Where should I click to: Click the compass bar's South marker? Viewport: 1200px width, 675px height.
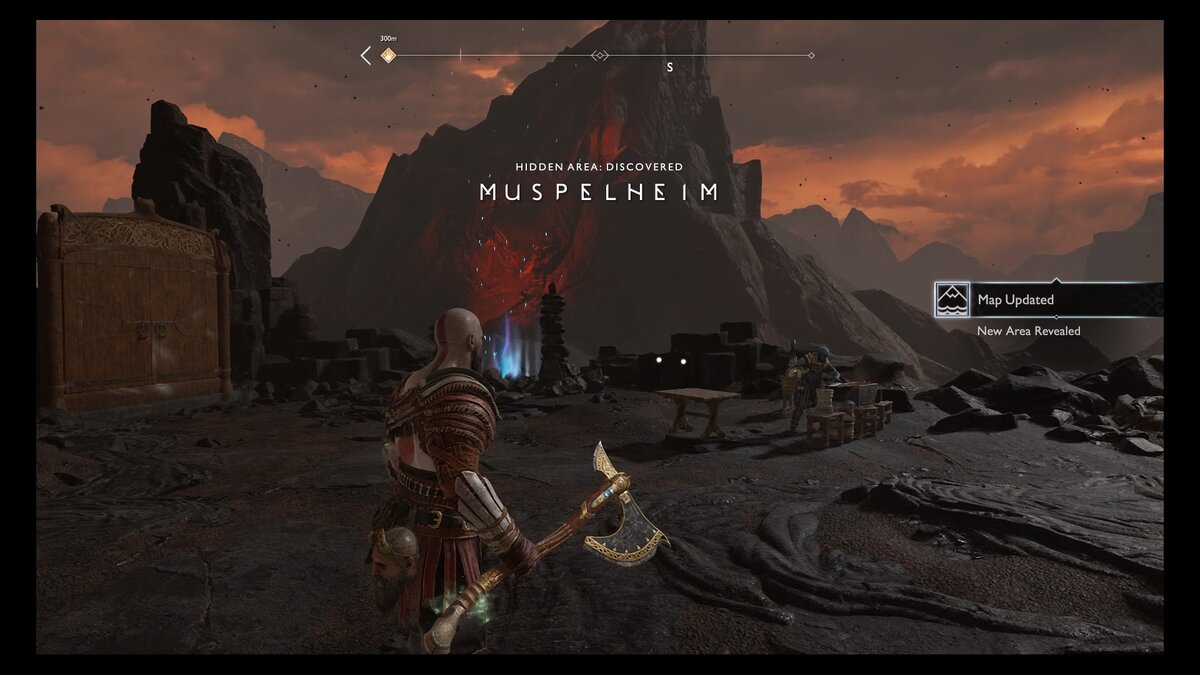pos(670,67)
